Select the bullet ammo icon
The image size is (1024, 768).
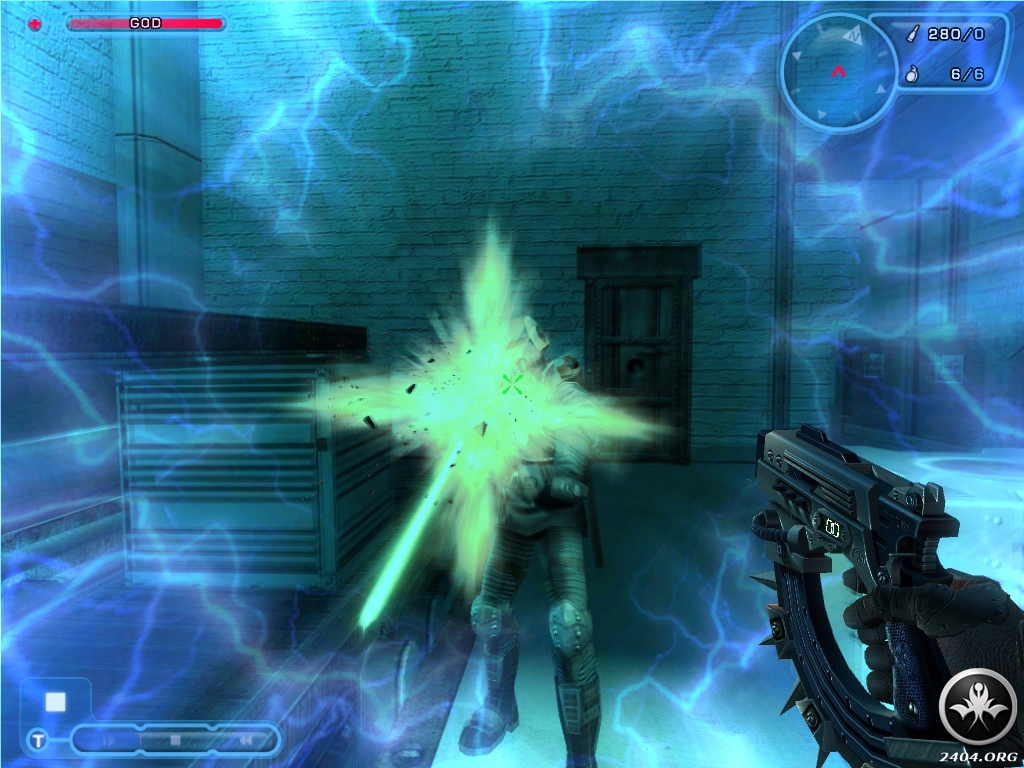tap(912, 34)
